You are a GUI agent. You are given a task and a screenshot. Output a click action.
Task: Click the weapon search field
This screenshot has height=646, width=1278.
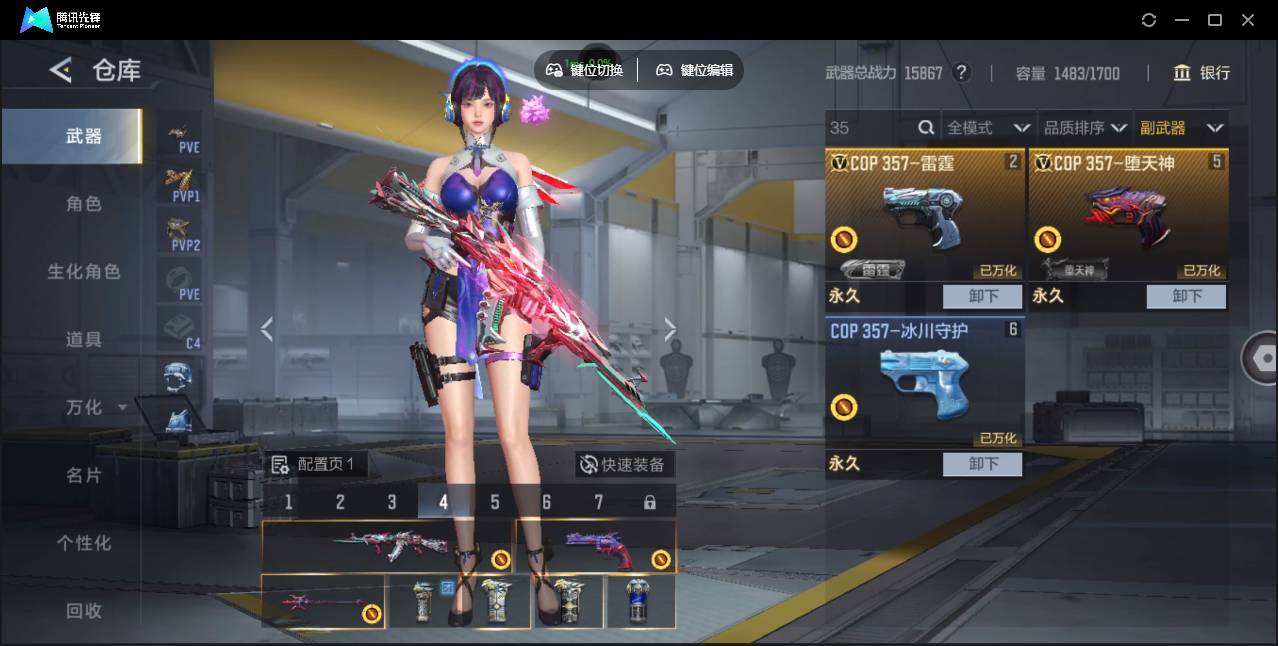[x=870, y=128]
